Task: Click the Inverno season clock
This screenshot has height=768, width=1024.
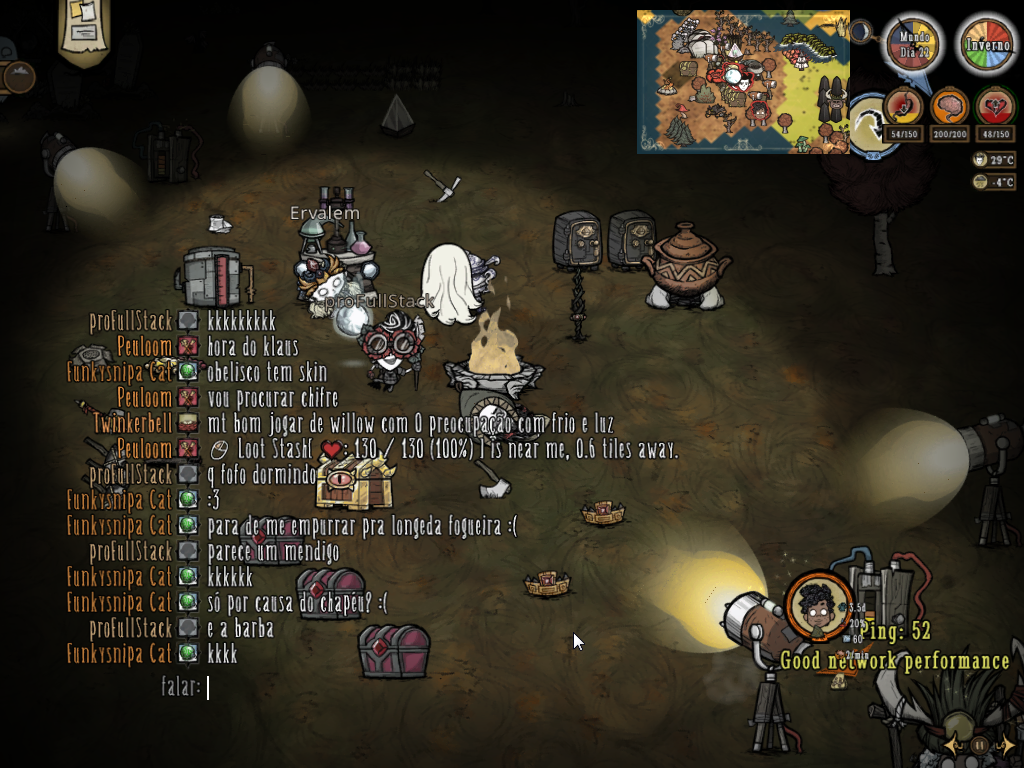Action: (x=987, y=44)
